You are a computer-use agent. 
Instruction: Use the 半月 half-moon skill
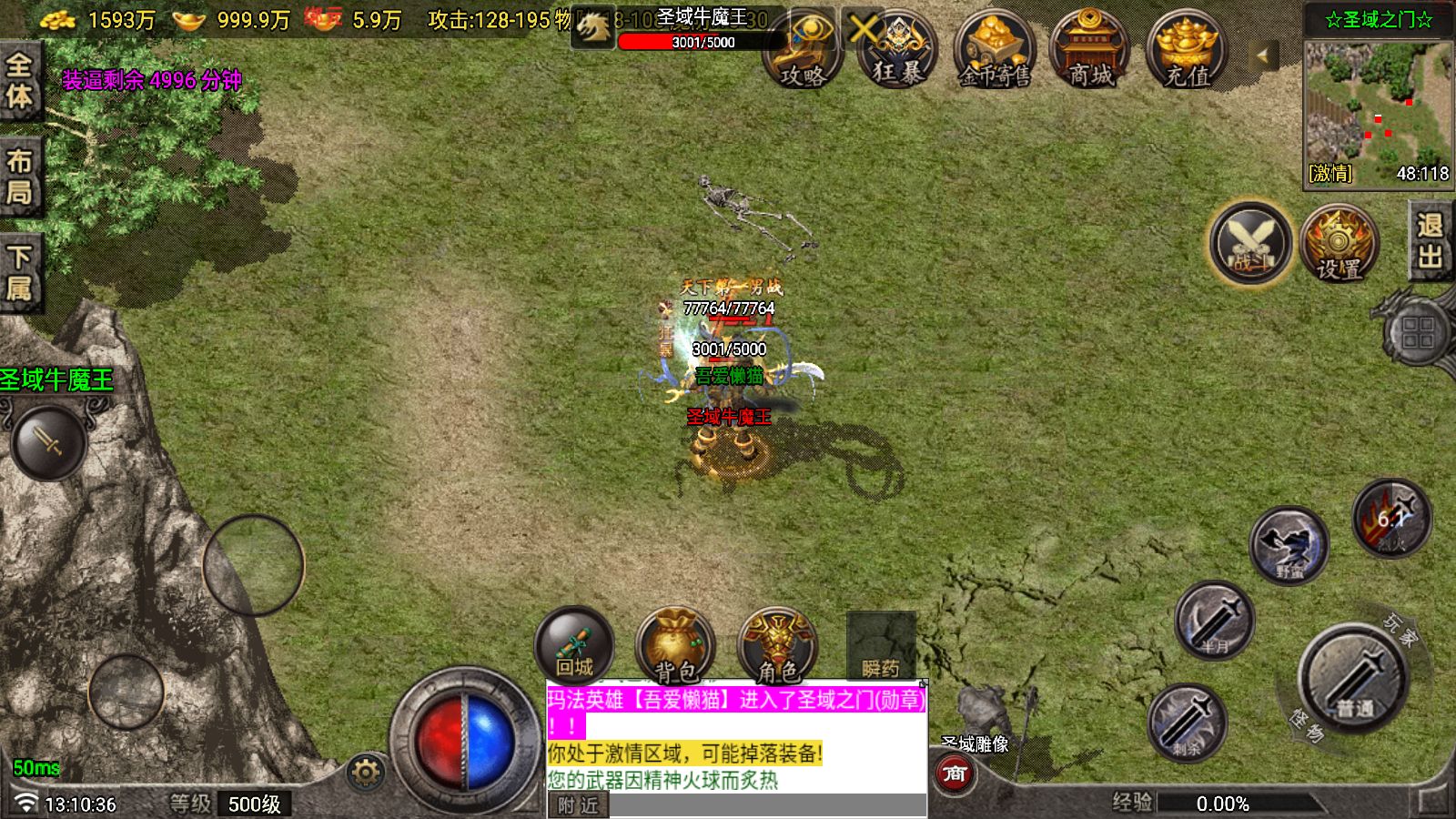[x=1214, y=621]
